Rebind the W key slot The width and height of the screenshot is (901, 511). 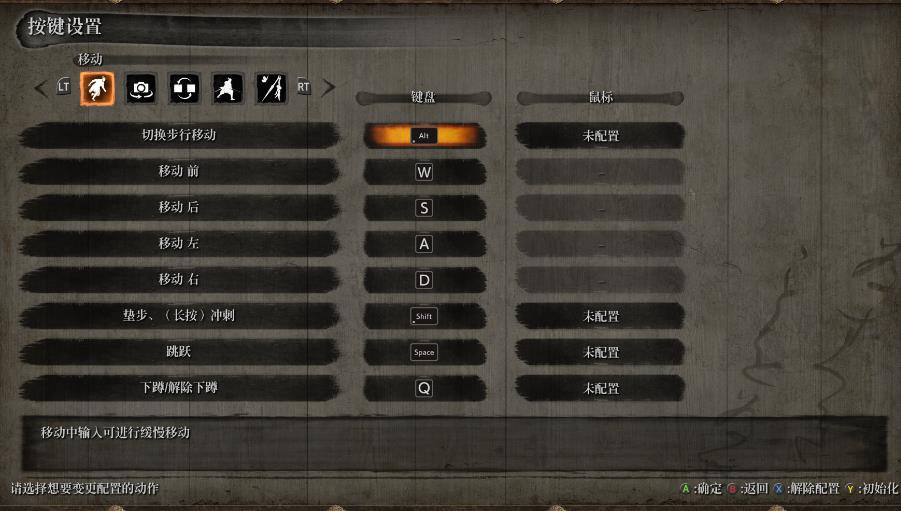pos(424,171)
